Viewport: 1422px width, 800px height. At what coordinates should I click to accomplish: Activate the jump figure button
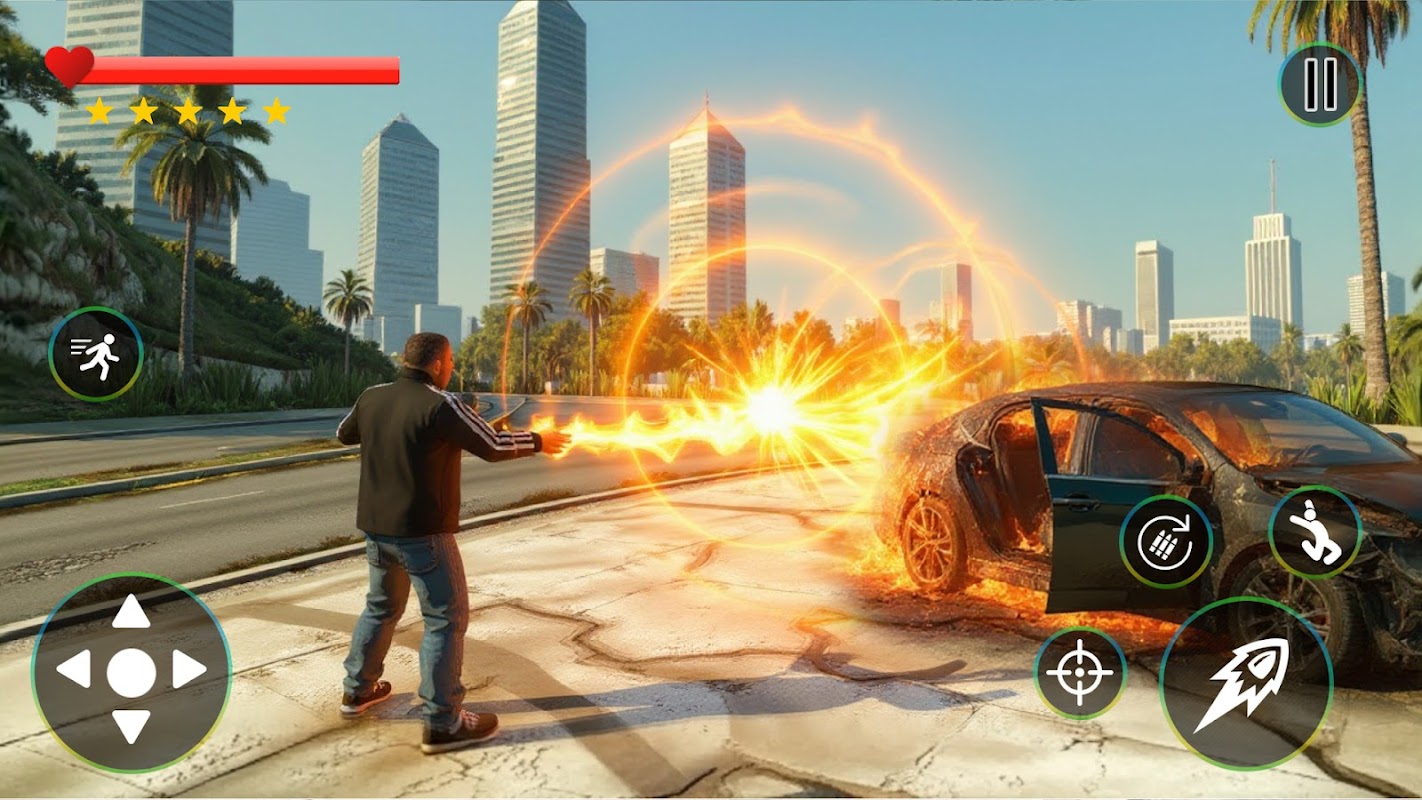click(x=1315, y=532)
